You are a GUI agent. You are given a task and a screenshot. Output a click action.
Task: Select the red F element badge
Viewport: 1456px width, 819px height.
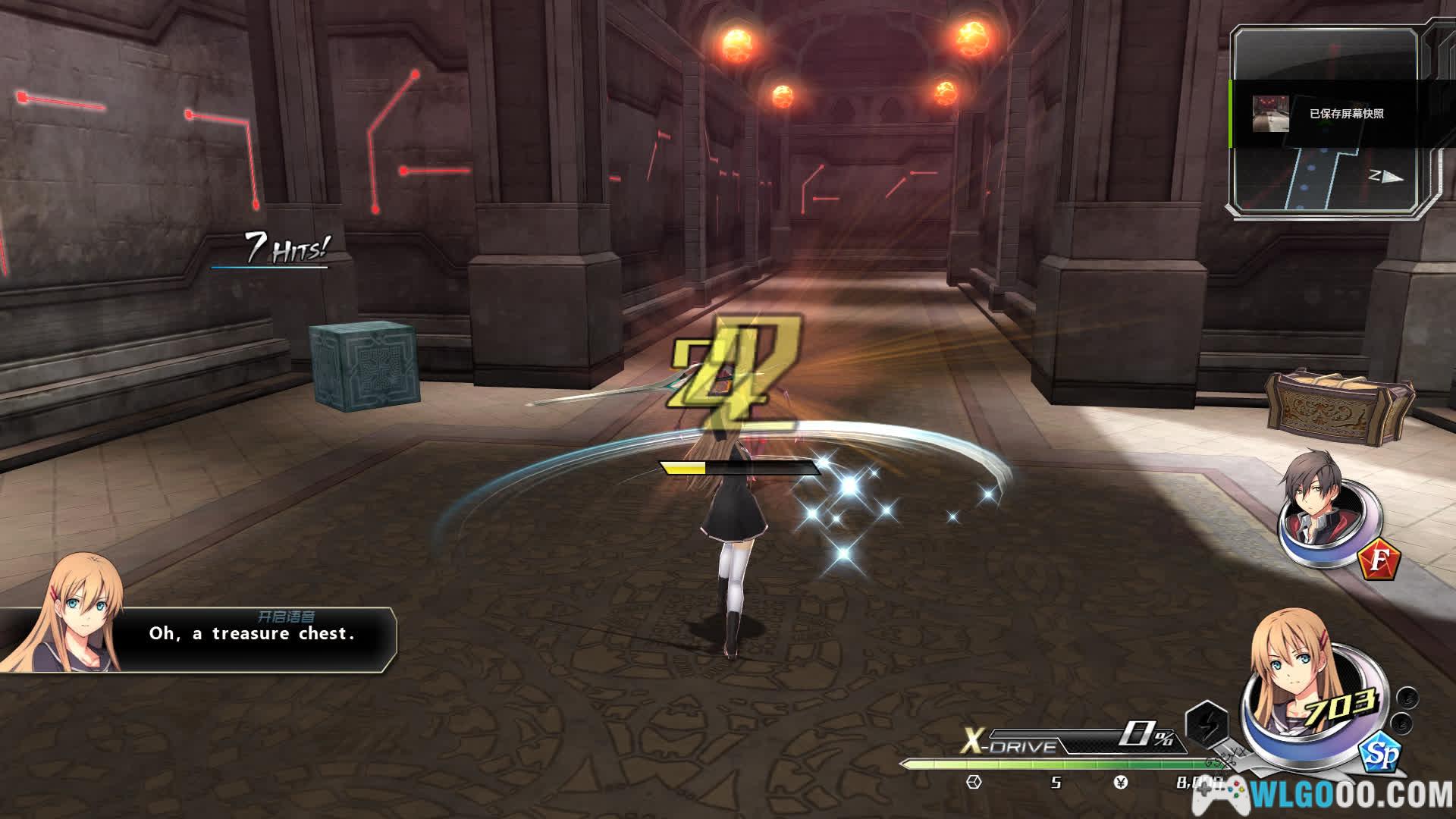[1378, 563]
